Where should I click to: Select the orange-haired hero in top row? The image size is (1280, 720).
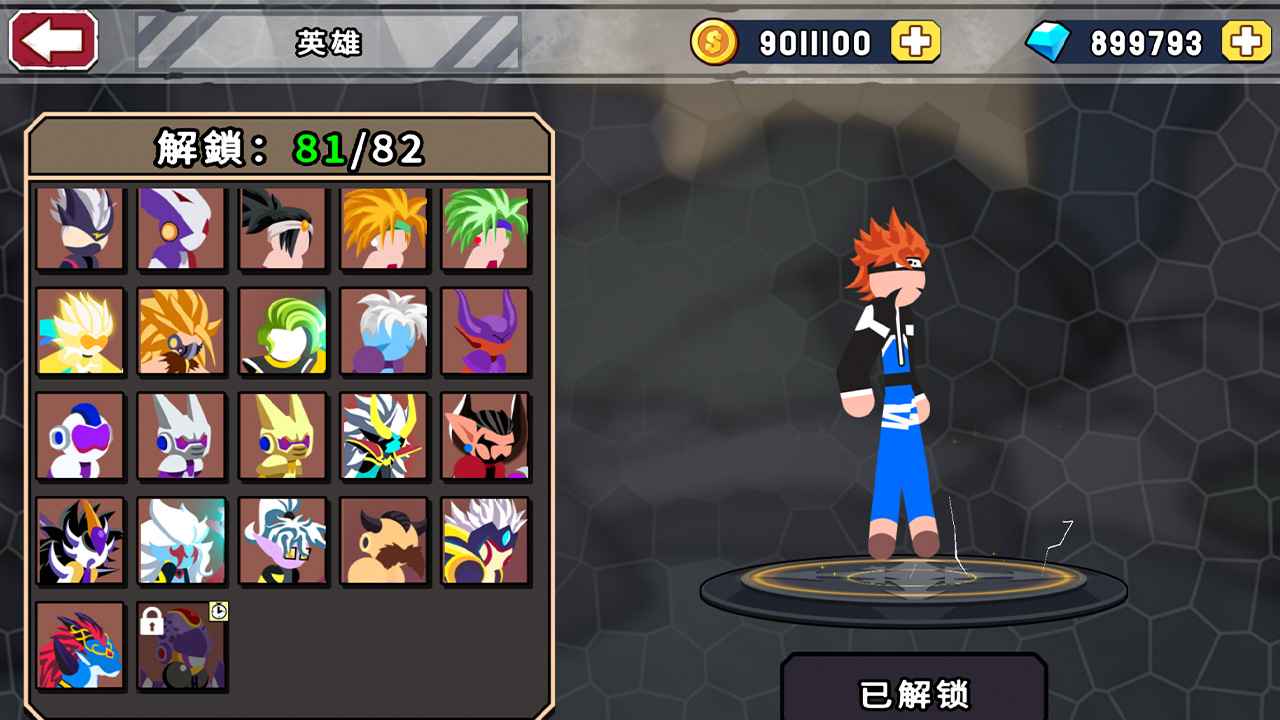(382, 227)
